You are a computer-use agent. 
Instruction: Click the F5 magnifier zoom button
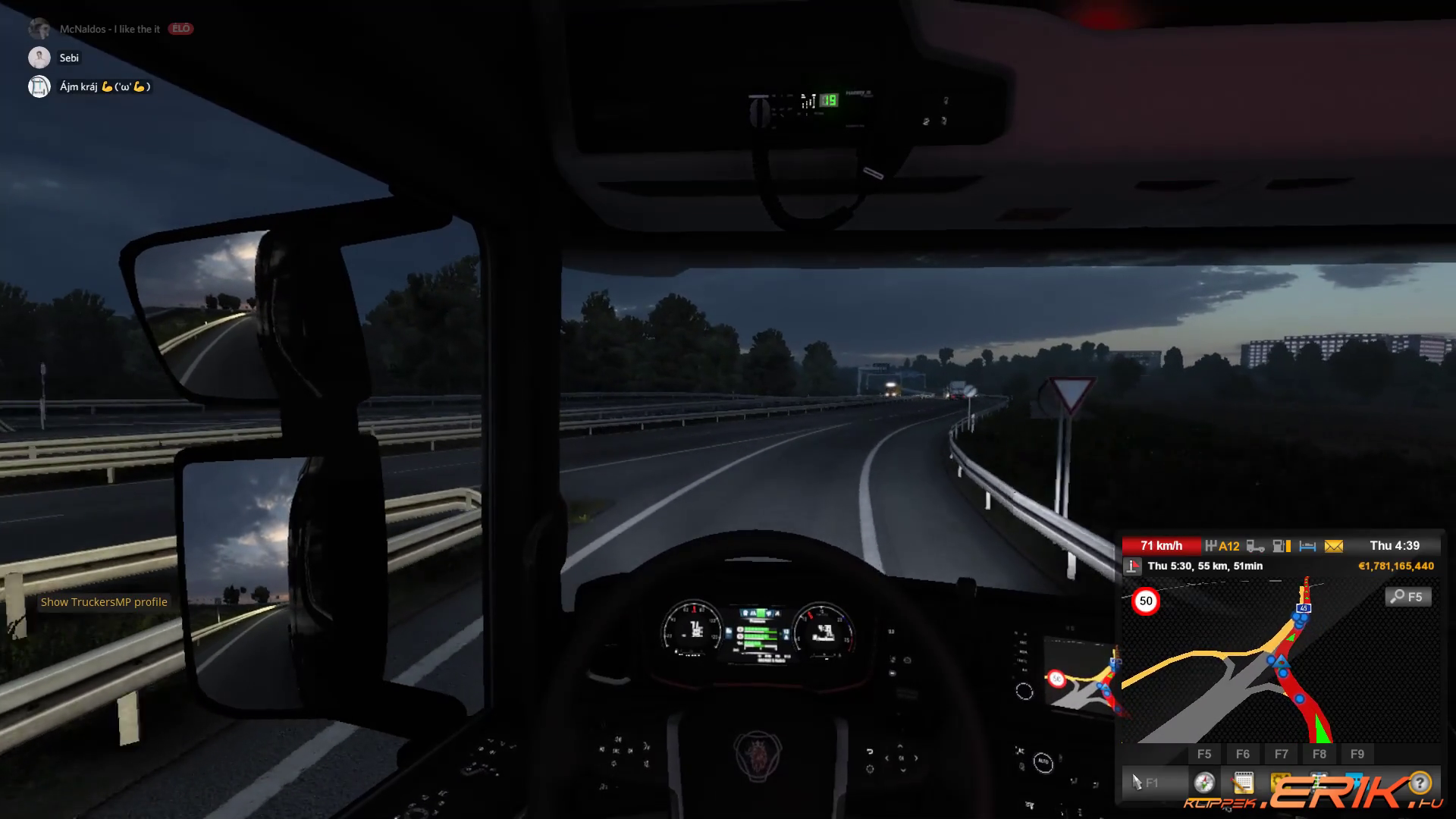tap(1408, 597)
